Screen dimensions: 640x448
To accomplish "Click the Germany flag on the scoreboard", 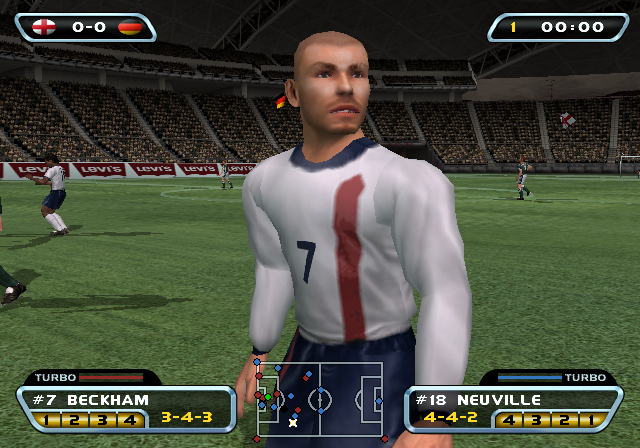I will [130, 27].
